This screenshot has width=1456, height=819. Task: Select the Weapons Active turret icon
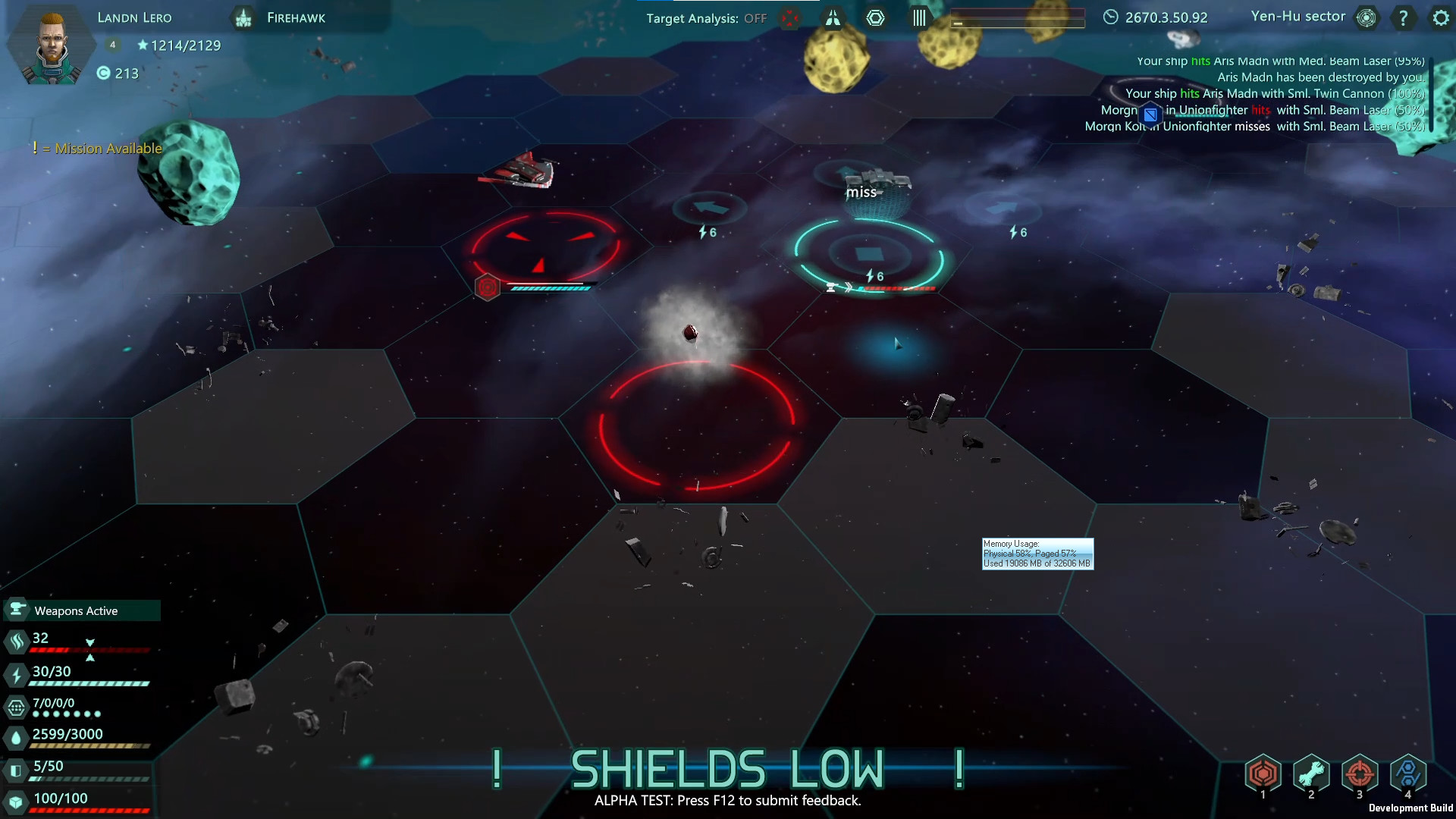(17, 610)
